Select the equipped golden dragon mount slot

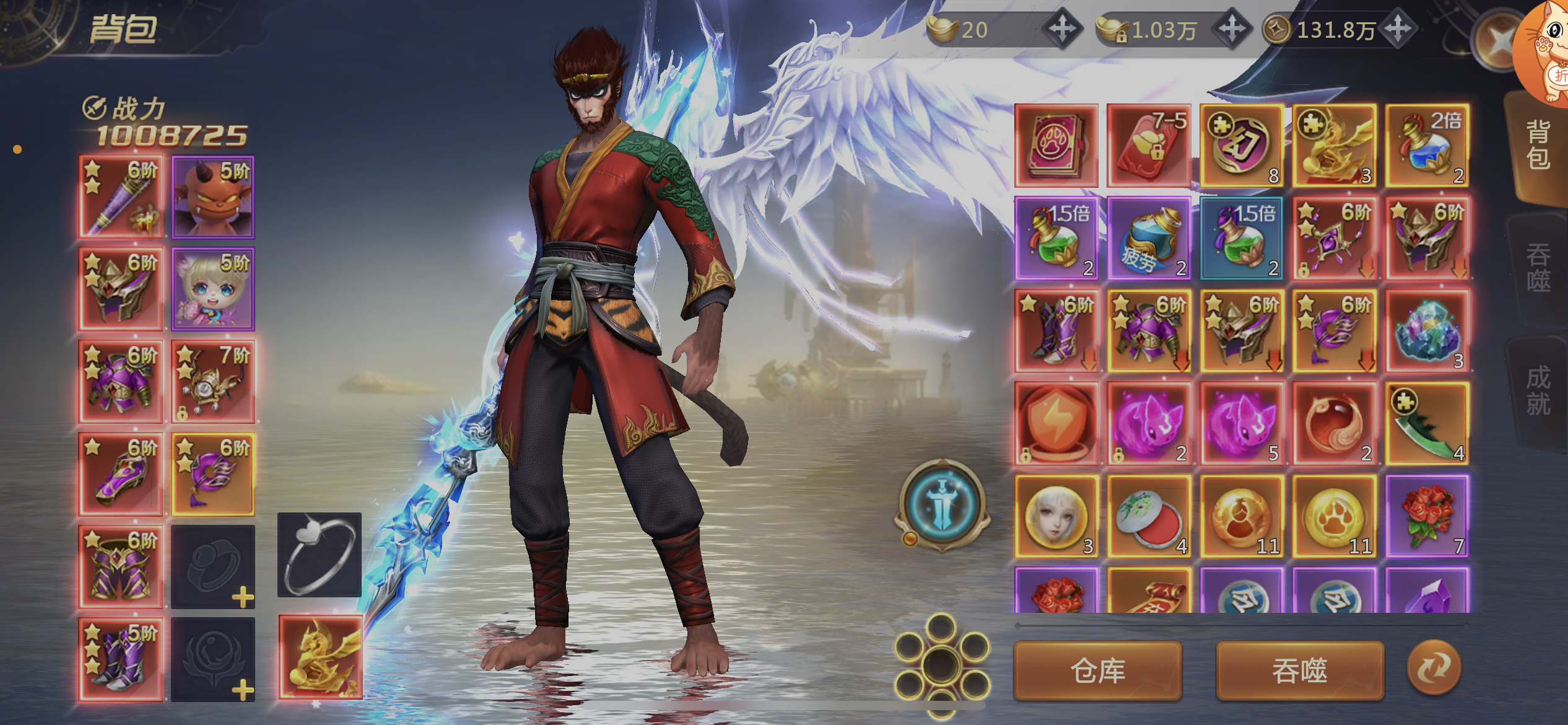click(320, 657)
